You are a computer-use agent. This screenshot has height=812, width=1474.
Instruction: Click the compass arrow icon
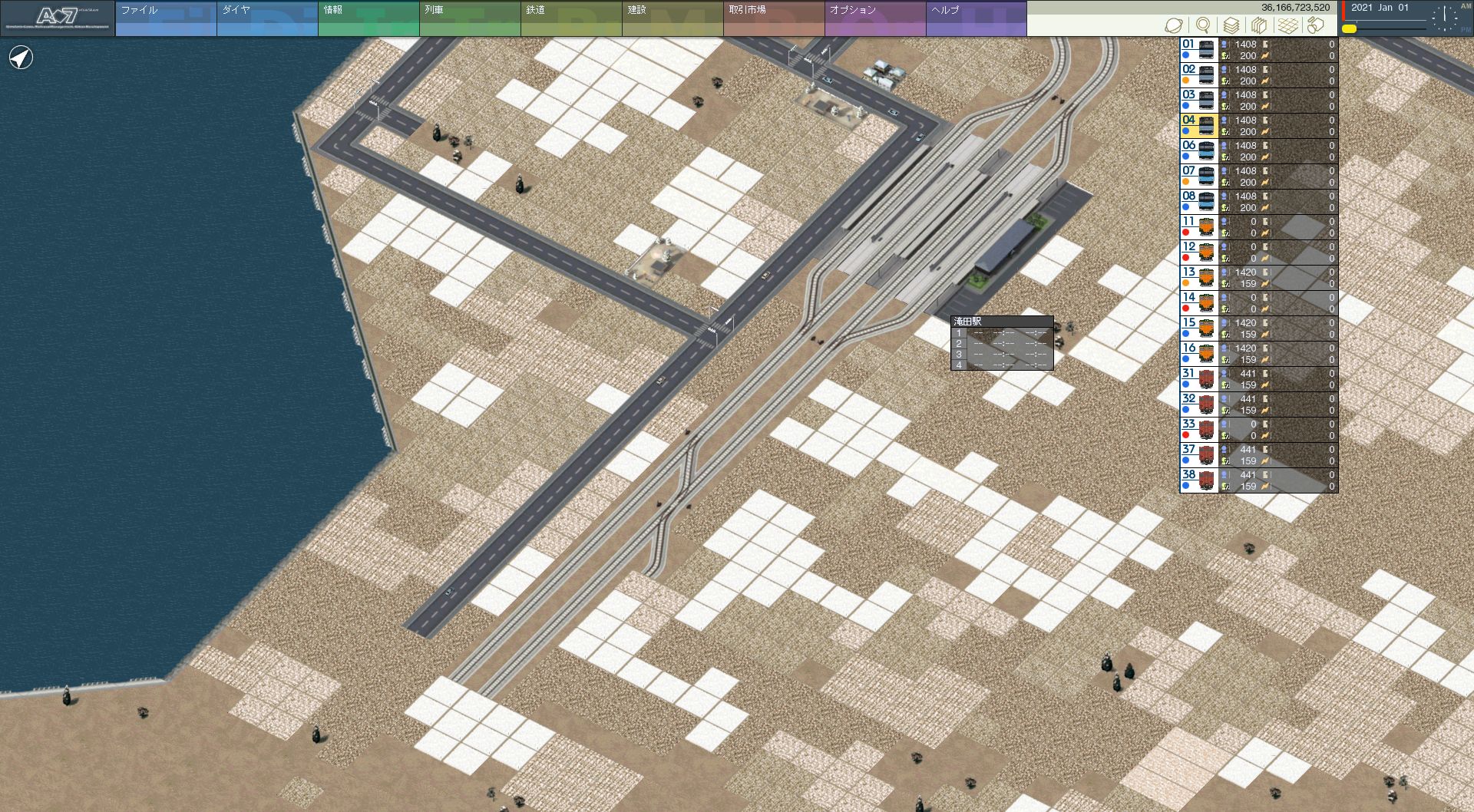tap(21, 58)
